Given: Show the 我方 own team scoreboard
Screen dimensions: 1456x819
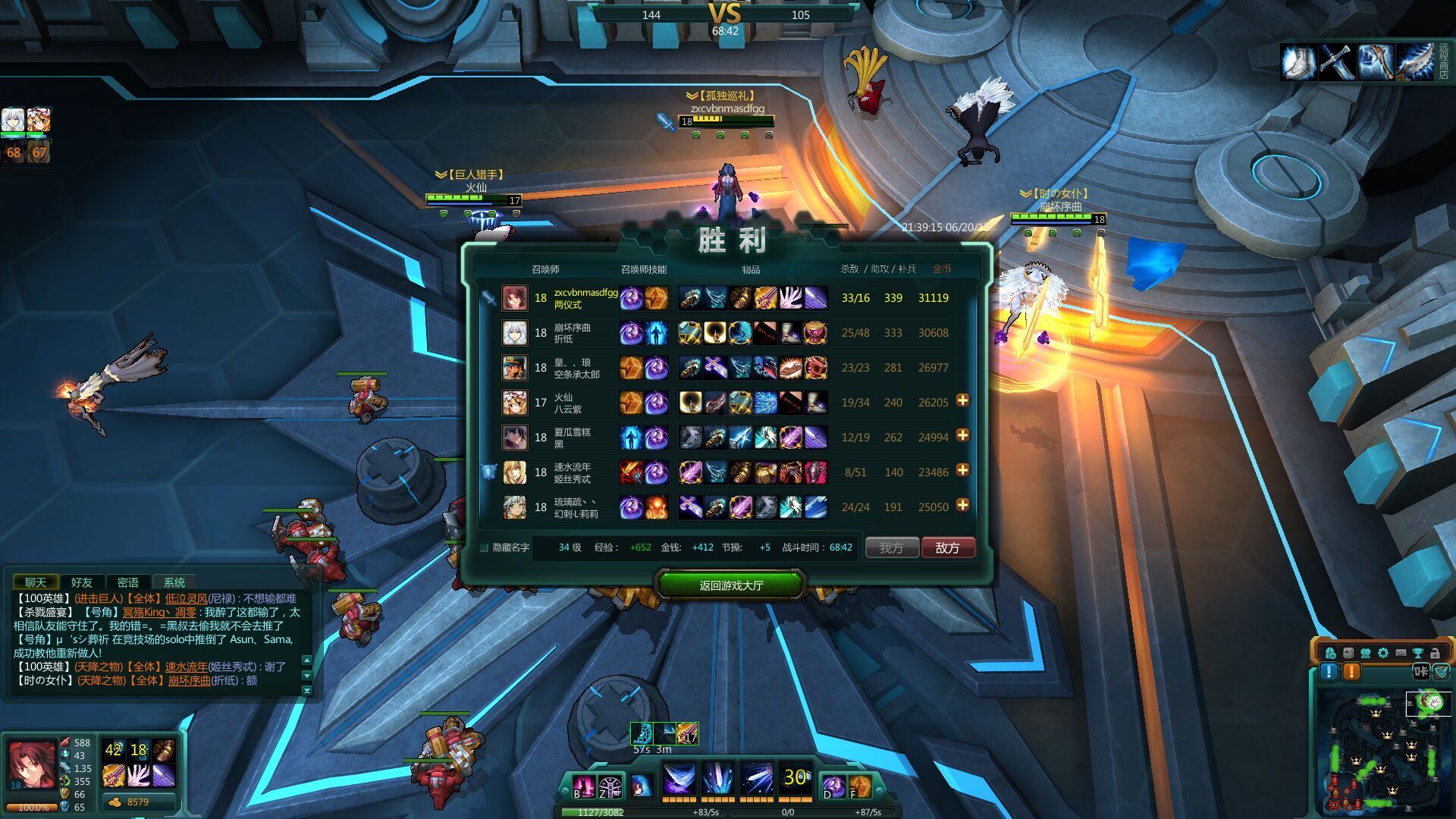Looking at the screenshot, I should [891, 548].
